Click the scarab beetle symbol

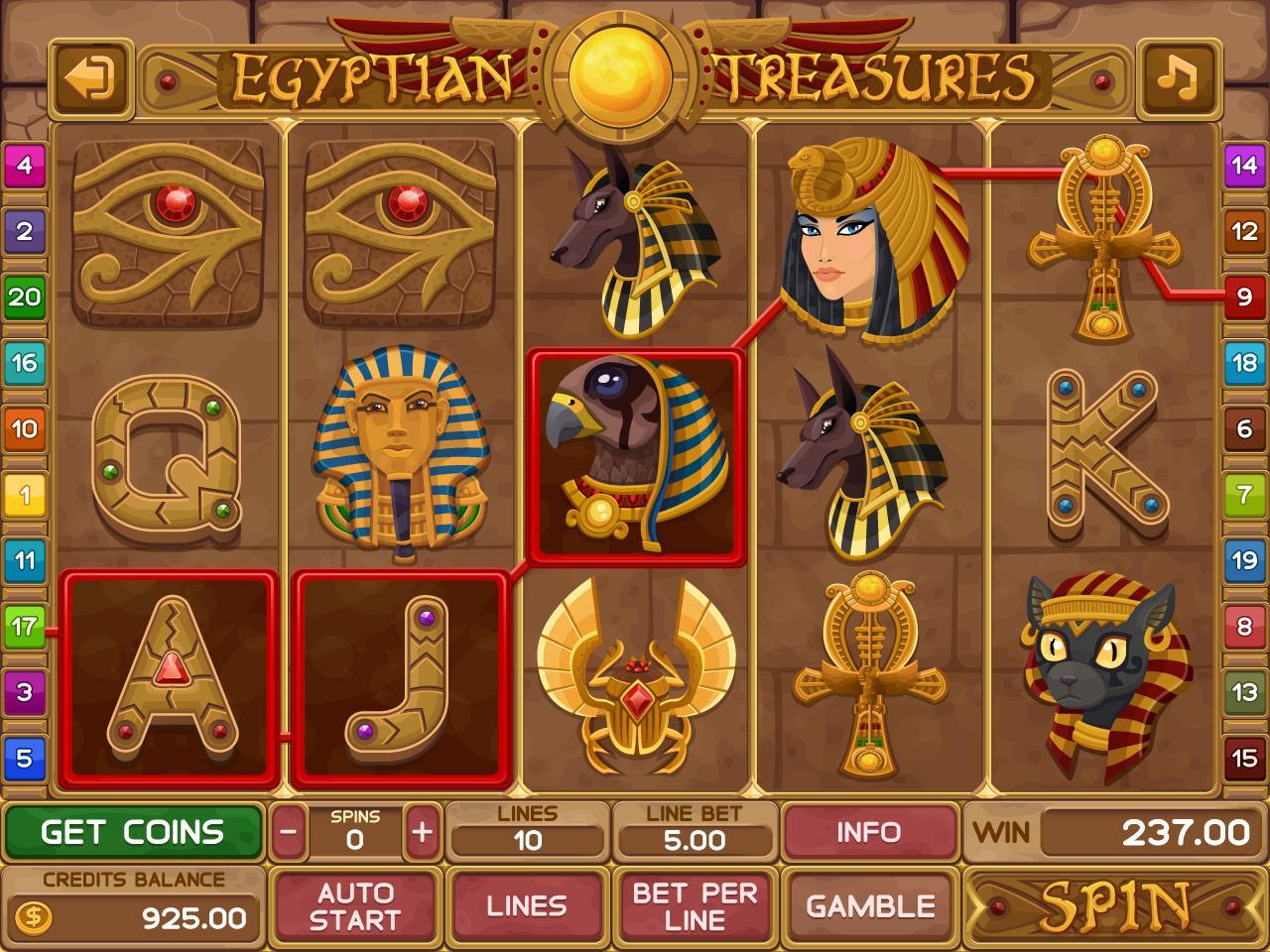(x=635, y=684)
